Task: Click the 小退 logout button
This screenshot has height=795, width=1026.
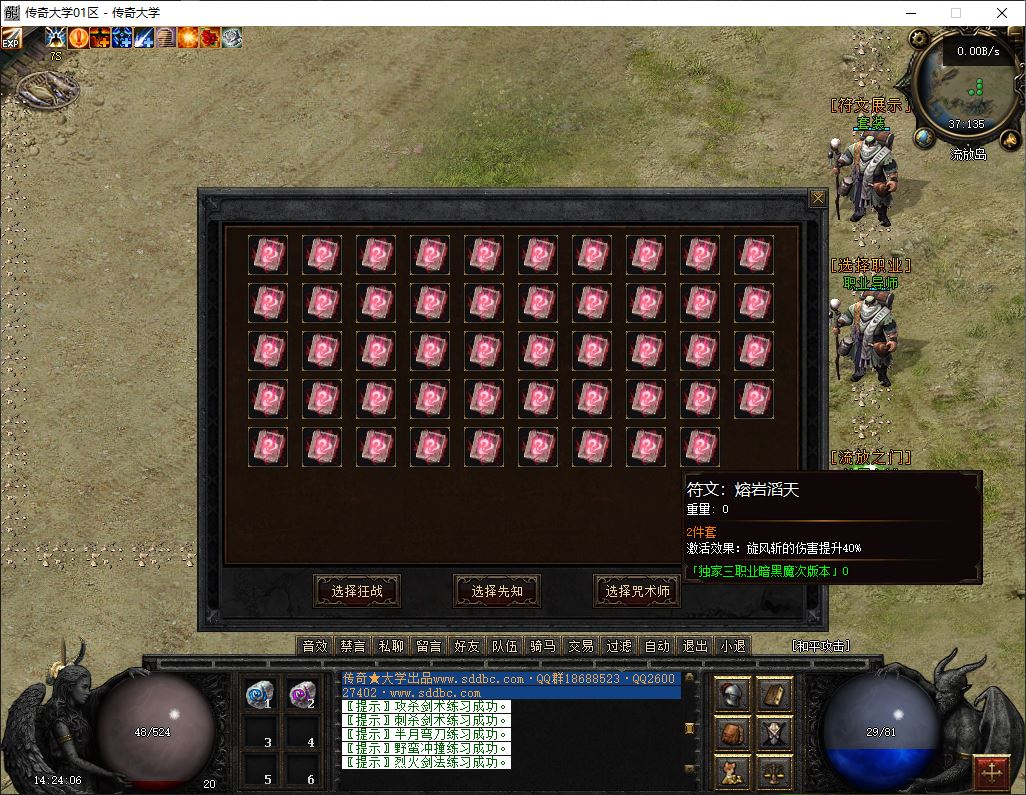Action: click(x=733, y=646)
